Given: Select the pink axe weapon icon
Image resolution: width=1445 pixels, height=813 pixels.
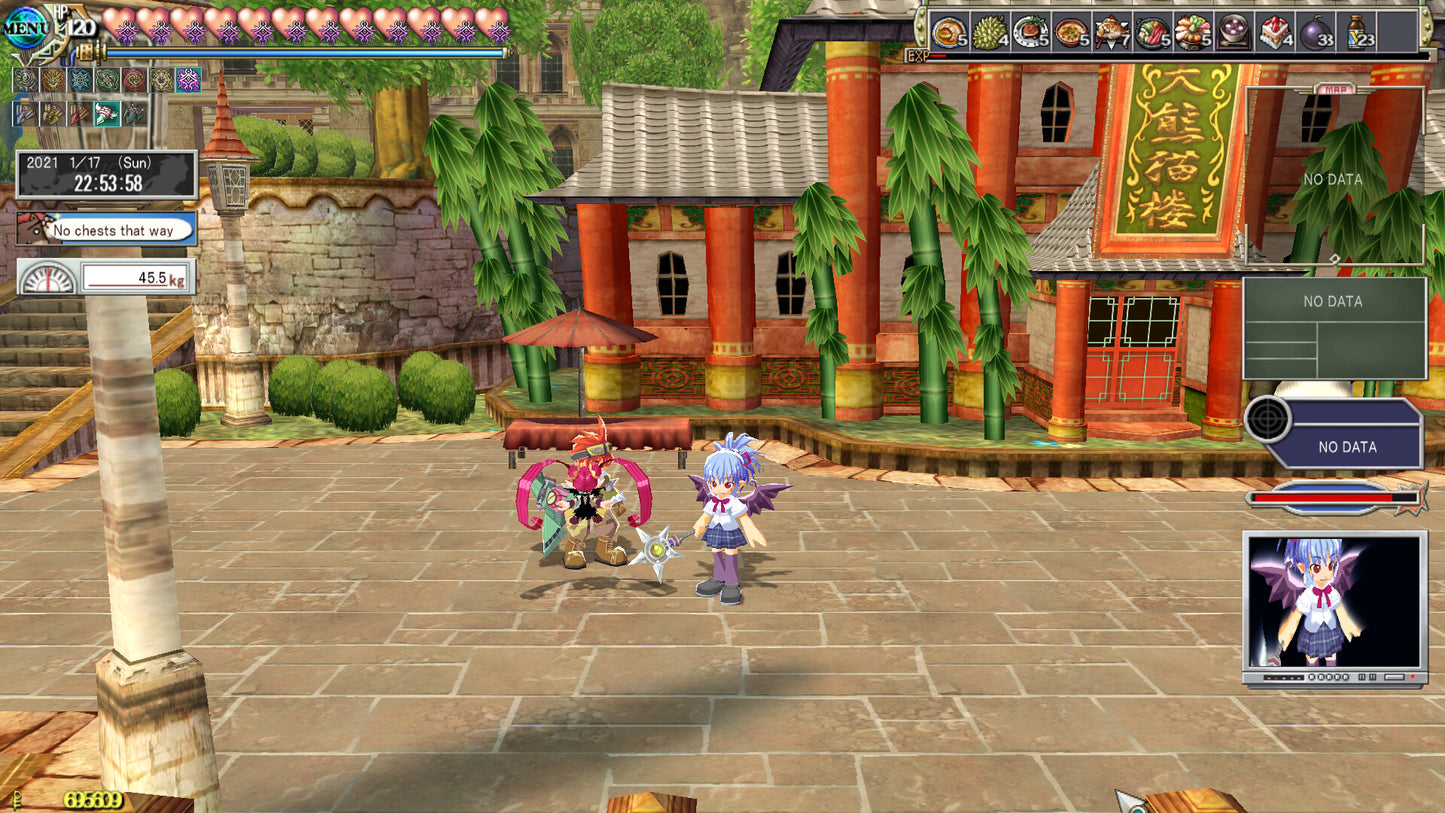Looking at the screenshot, I should (106, 115).
